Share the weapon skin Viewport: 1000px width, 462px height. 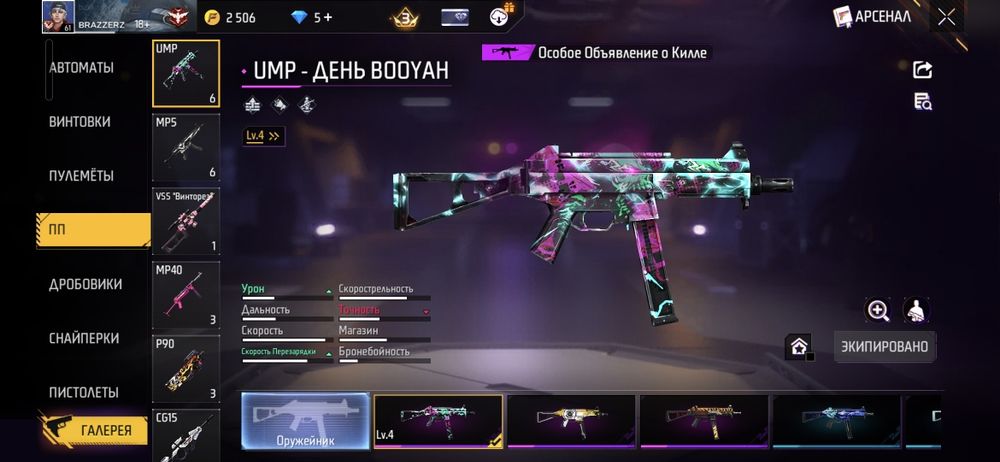click(923, 69)
